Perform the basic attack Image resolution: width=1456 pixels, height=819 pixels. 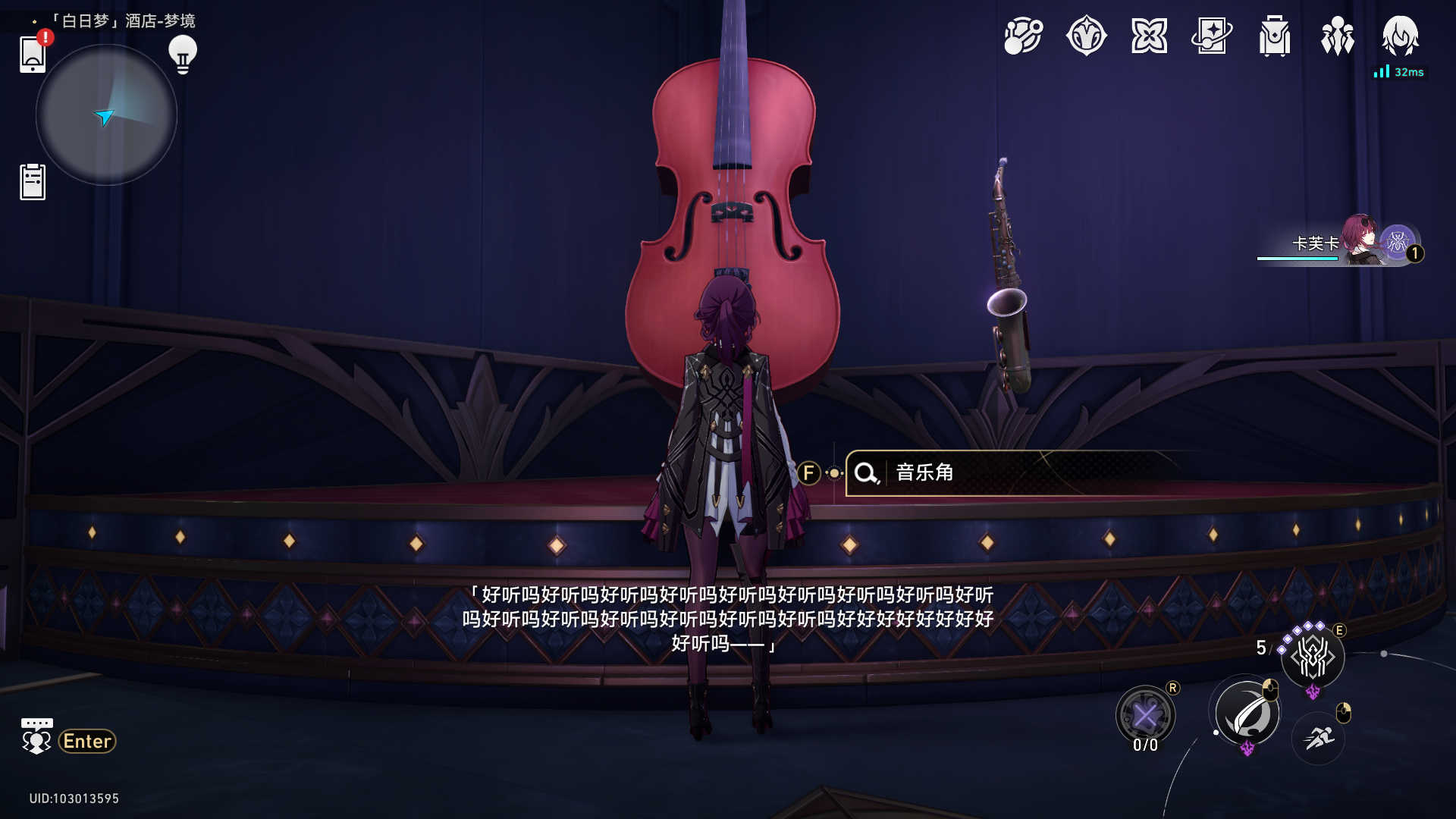[1247, 714]
